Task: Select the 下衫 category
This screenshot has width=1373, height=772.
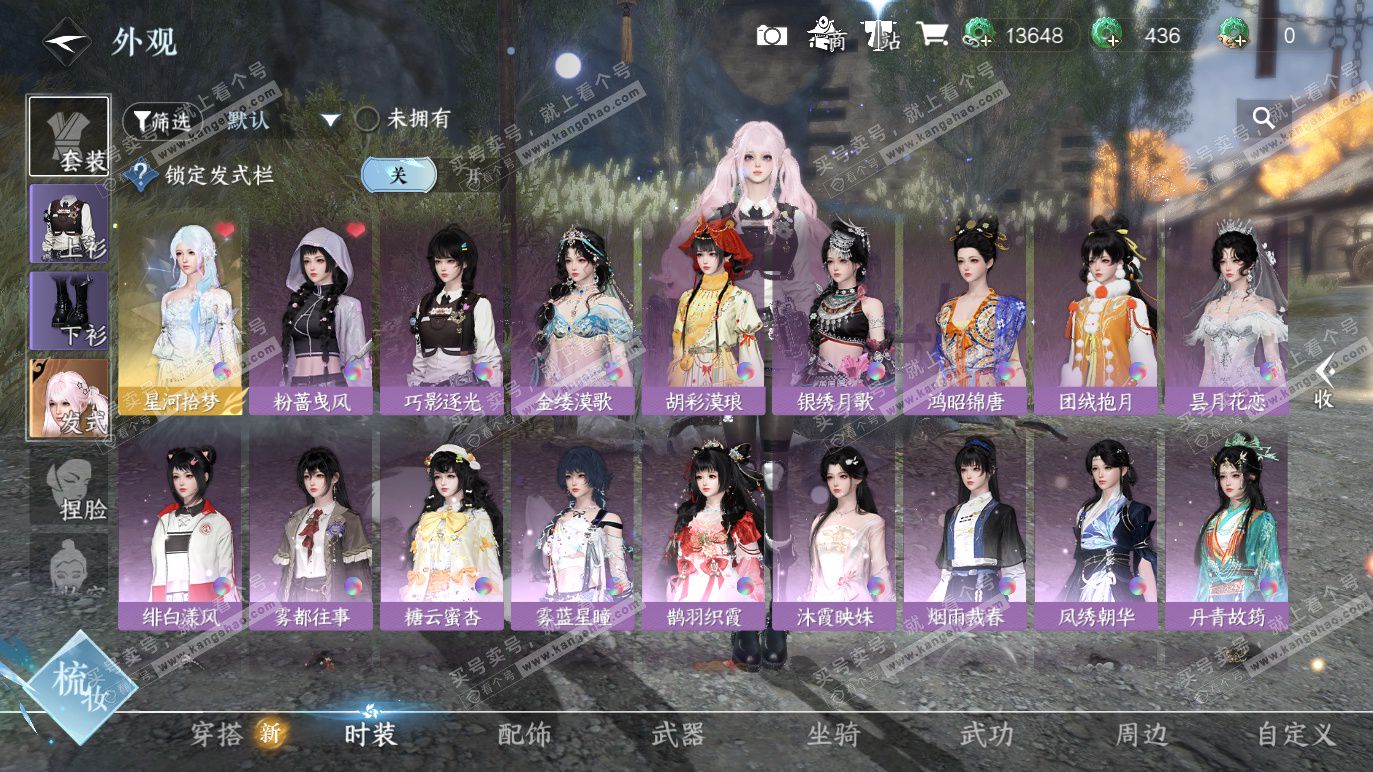Action: pyautogui.click(x=69, y=310)
